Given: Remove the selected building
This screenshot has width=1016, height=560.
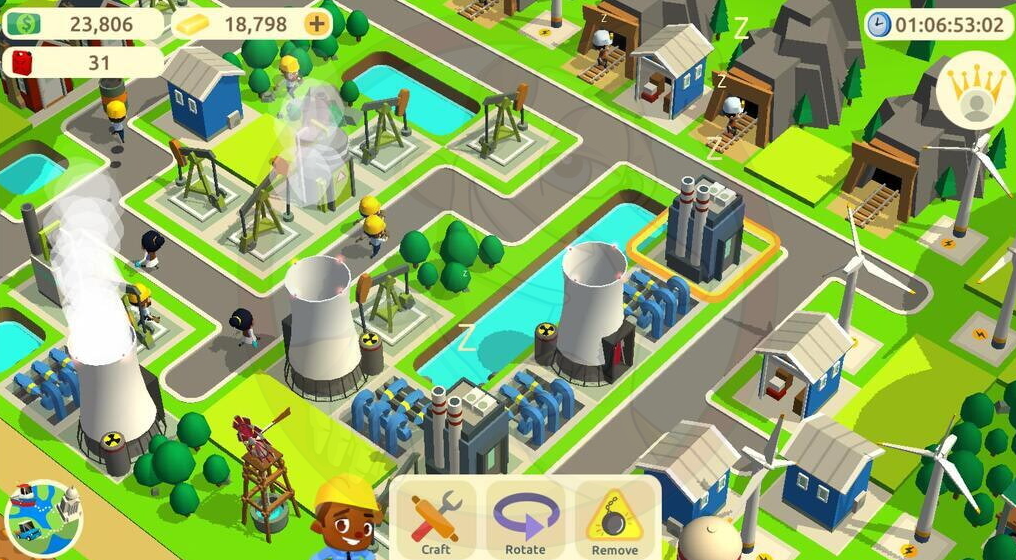Looking at the screenshot, I should [x=614, y=520].
